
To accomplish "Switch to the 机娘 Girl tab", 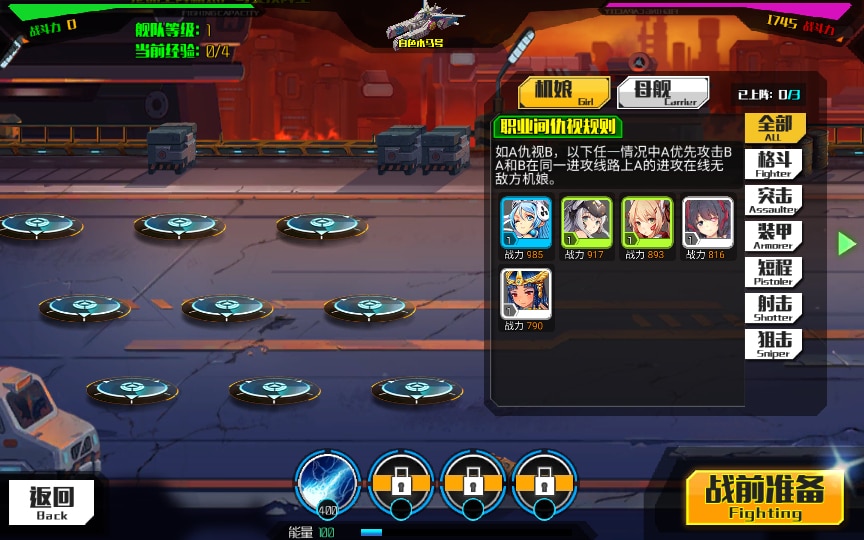I will (x=564, y=93).
